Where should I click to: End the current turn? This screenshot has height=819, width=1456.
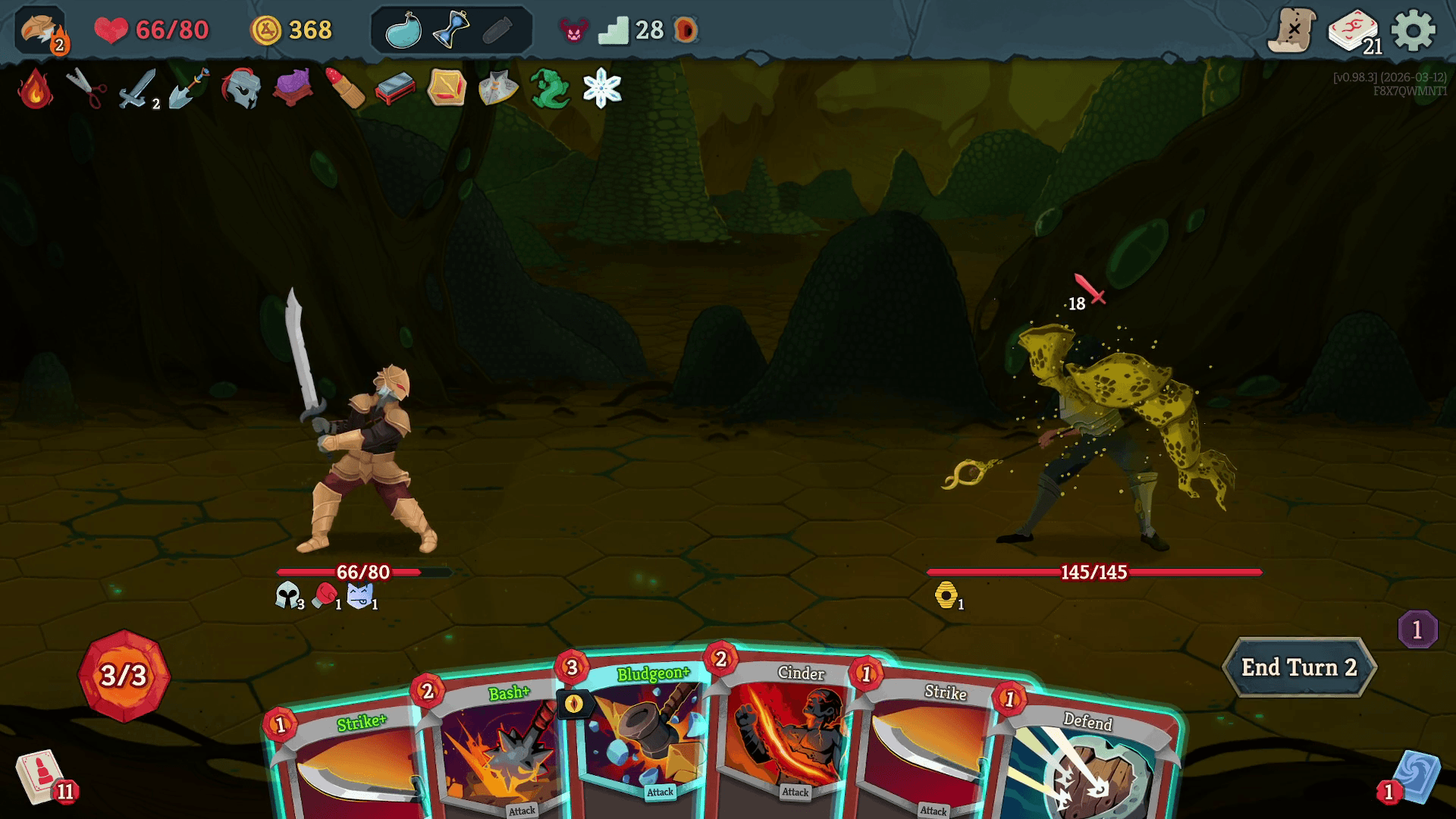click(x=1298, y=667)
